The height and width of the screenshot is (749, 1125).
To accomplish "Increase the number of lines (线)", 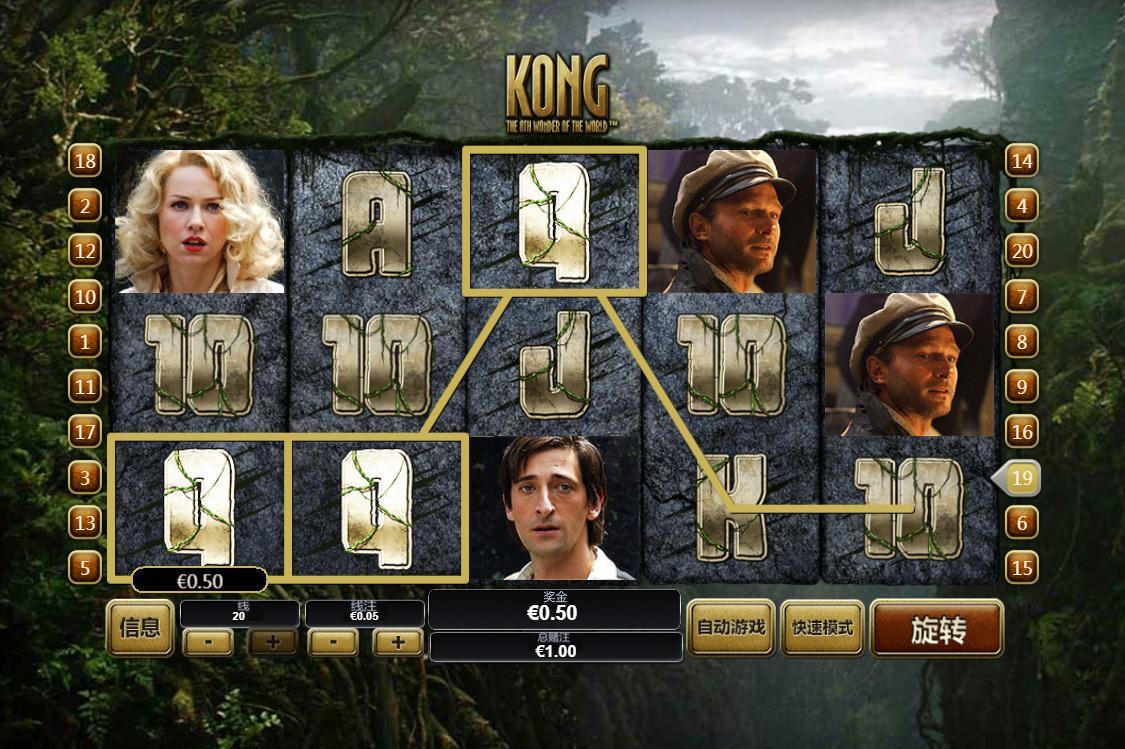I will (273, 642).
